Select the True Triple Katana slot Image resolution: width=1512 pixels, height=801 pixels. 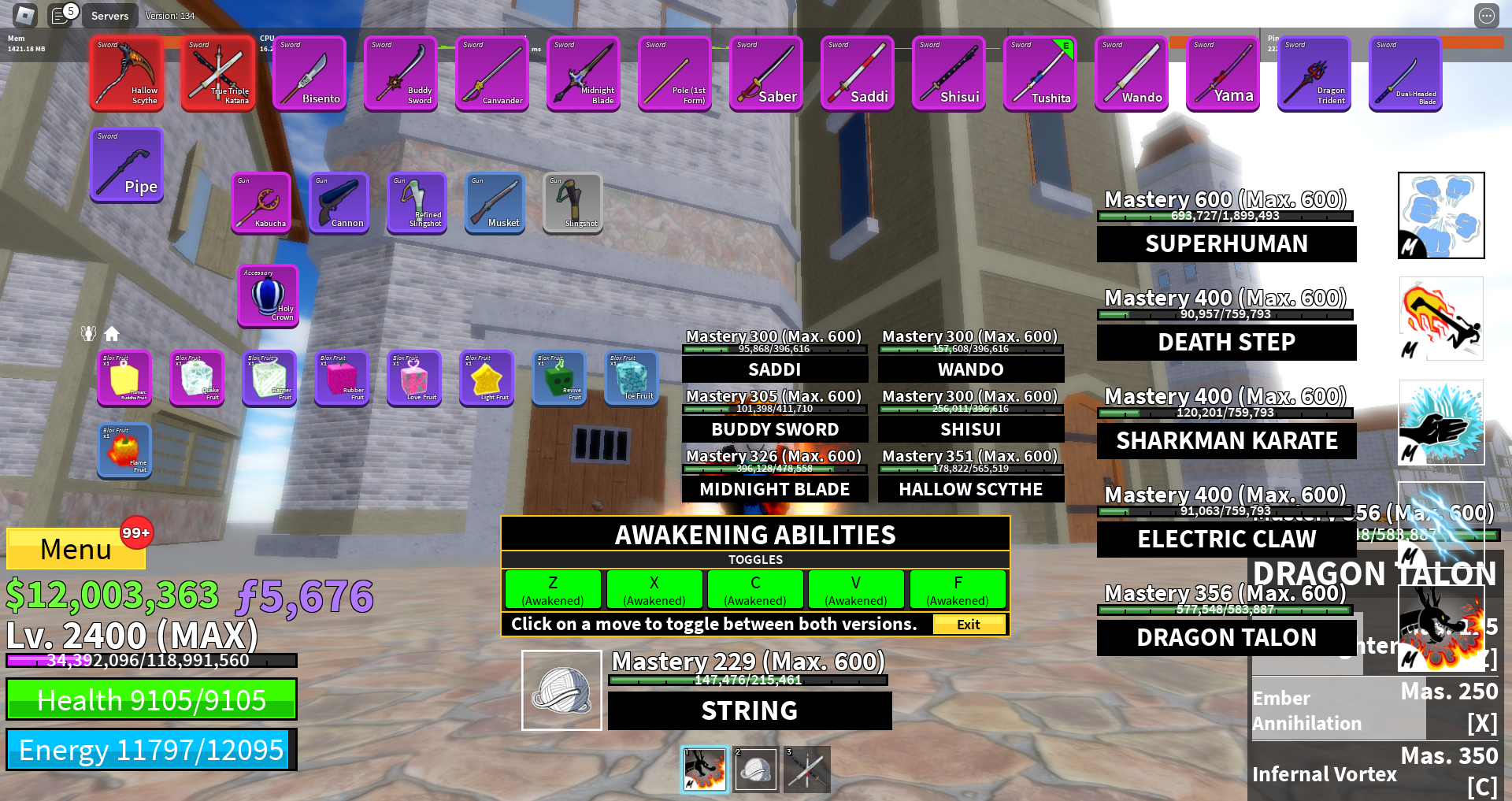click(217, 74)
